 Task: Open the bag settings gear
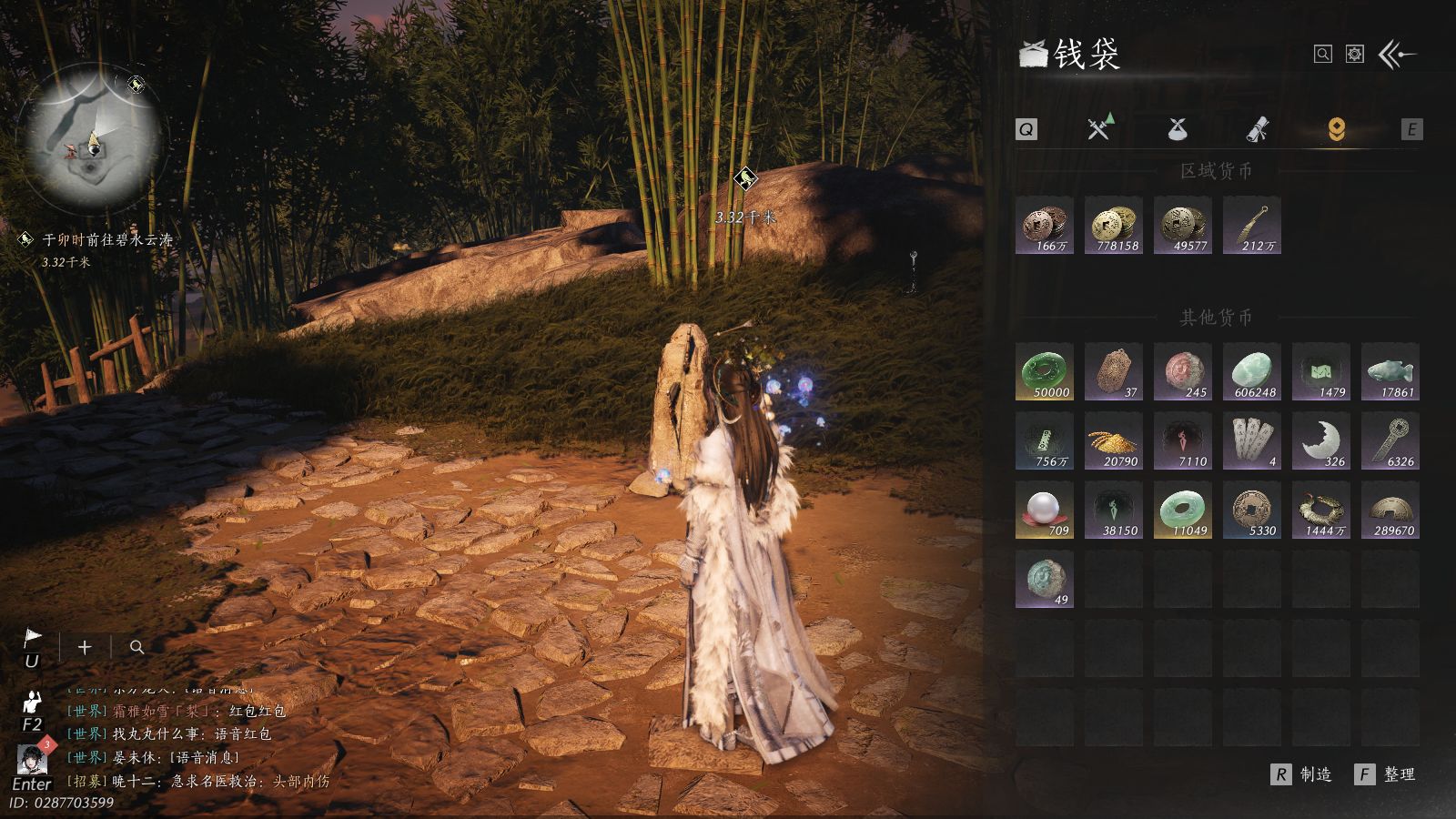pyautogui.click(x=1355, y=55)
